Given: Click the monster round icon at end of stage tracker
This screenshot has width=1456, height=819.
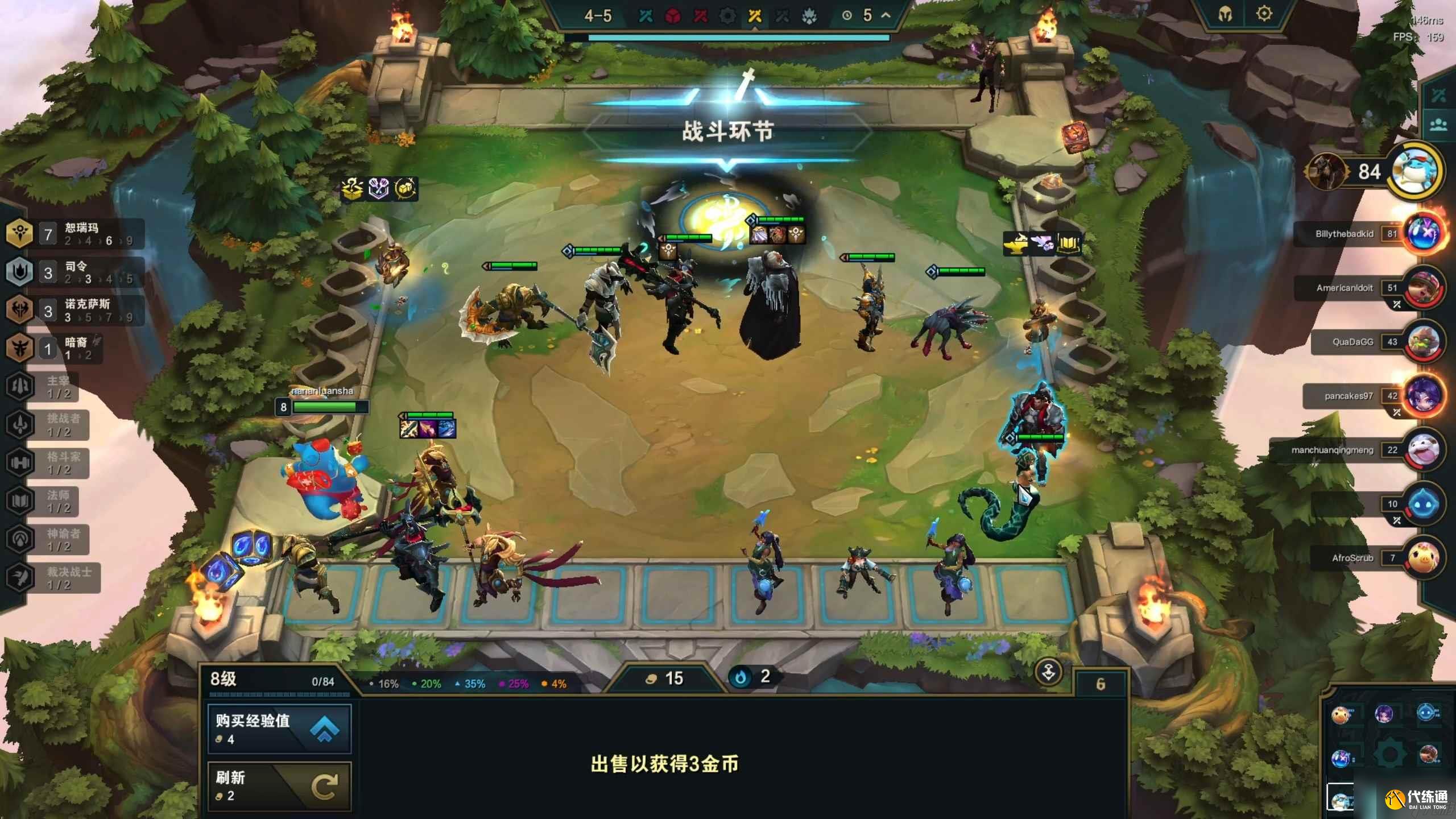Looking at the screenshot, I should pos(810,16).
